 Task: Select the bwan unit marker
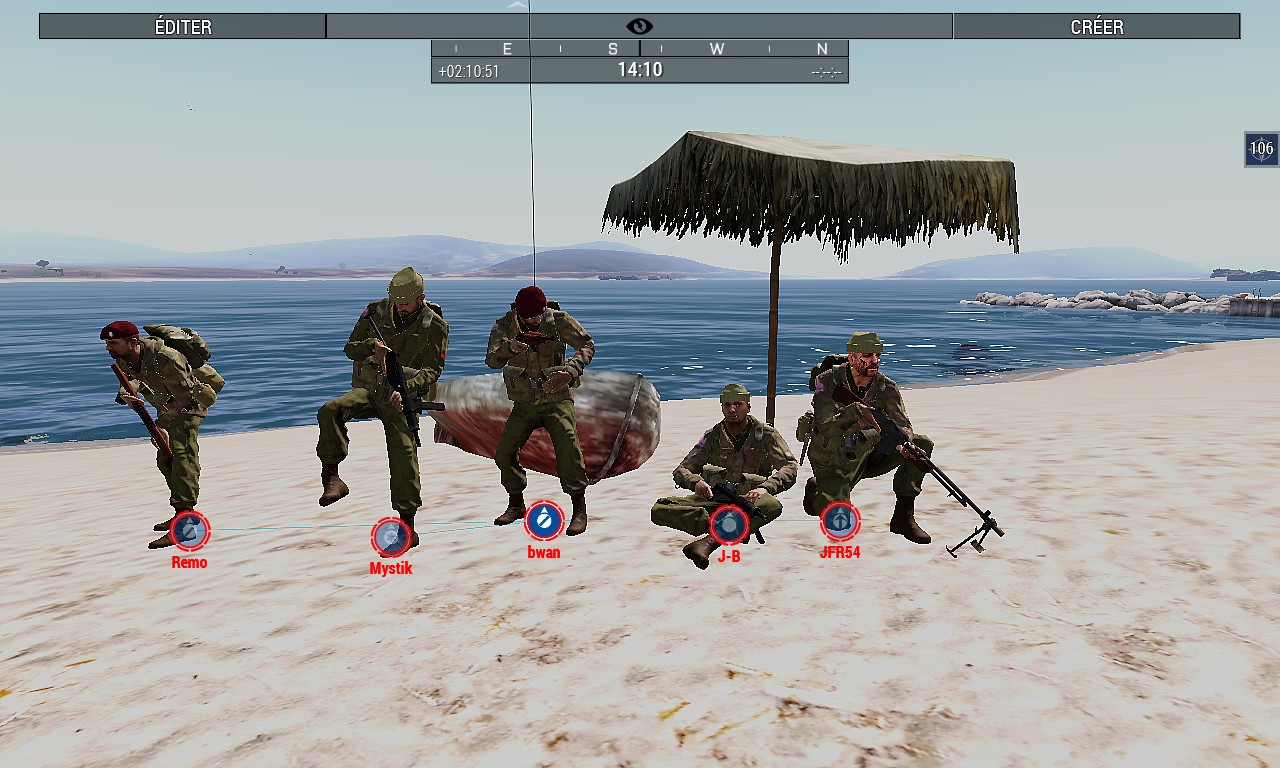(x=544, y=520)
